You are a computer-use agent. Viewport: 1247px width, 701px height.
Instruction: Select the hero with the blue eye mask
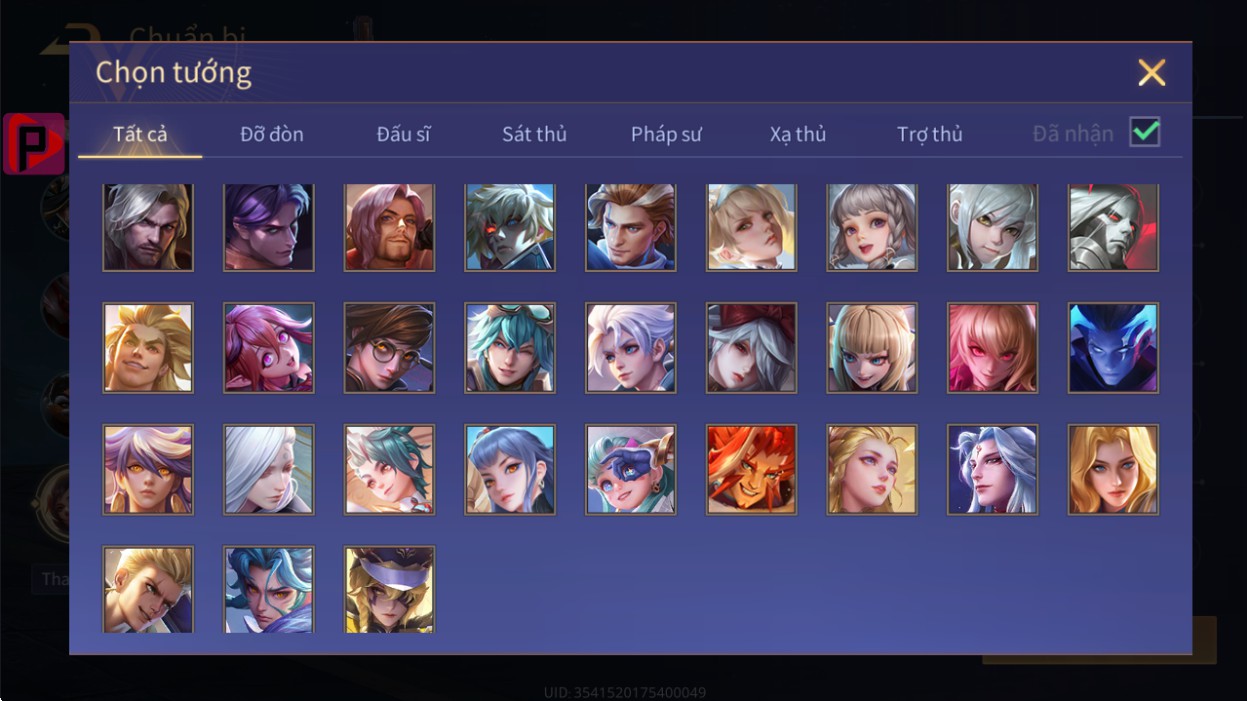click(631, 469)
